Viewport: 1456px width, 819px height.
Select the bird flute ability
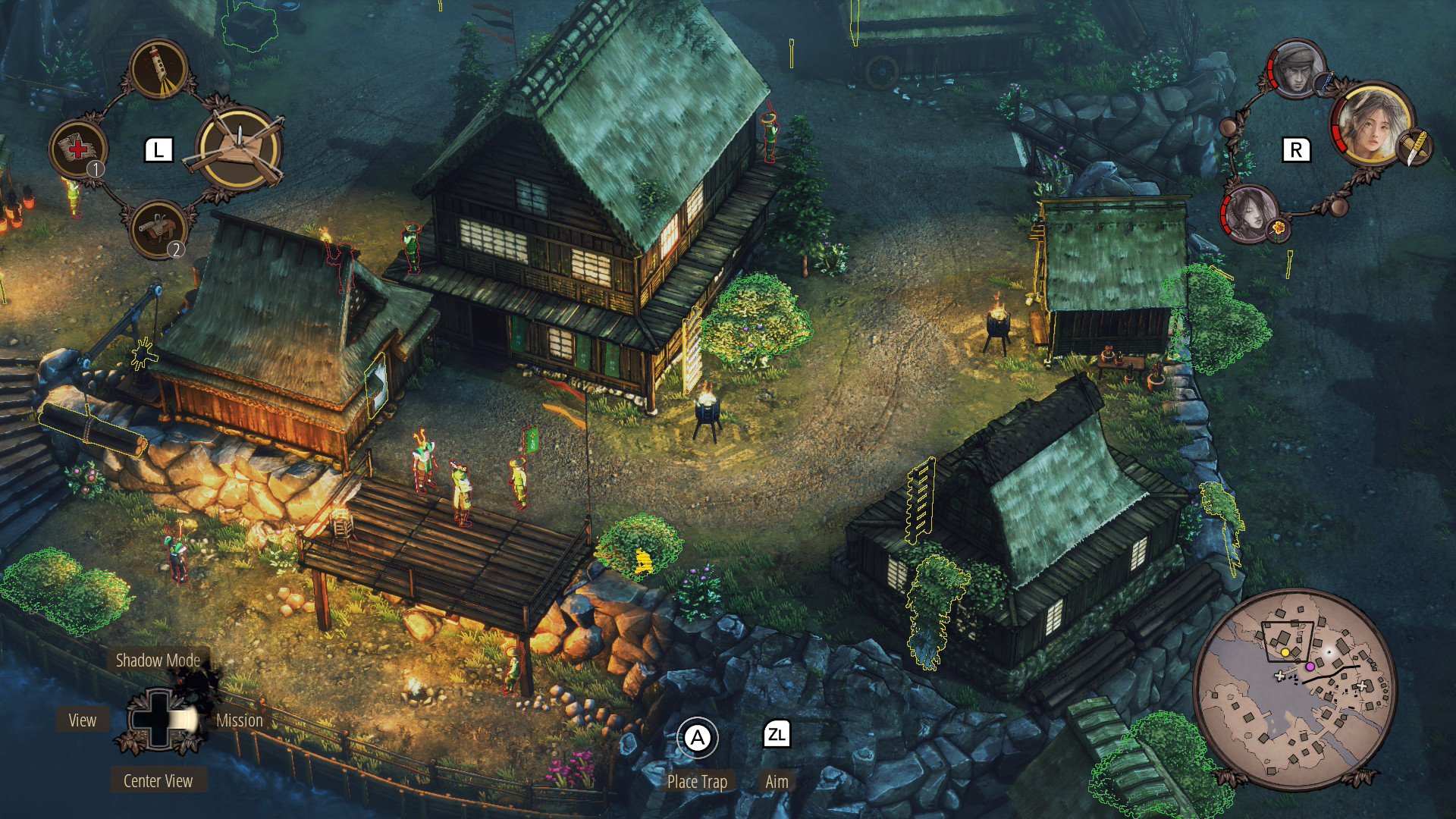(159, 68)
